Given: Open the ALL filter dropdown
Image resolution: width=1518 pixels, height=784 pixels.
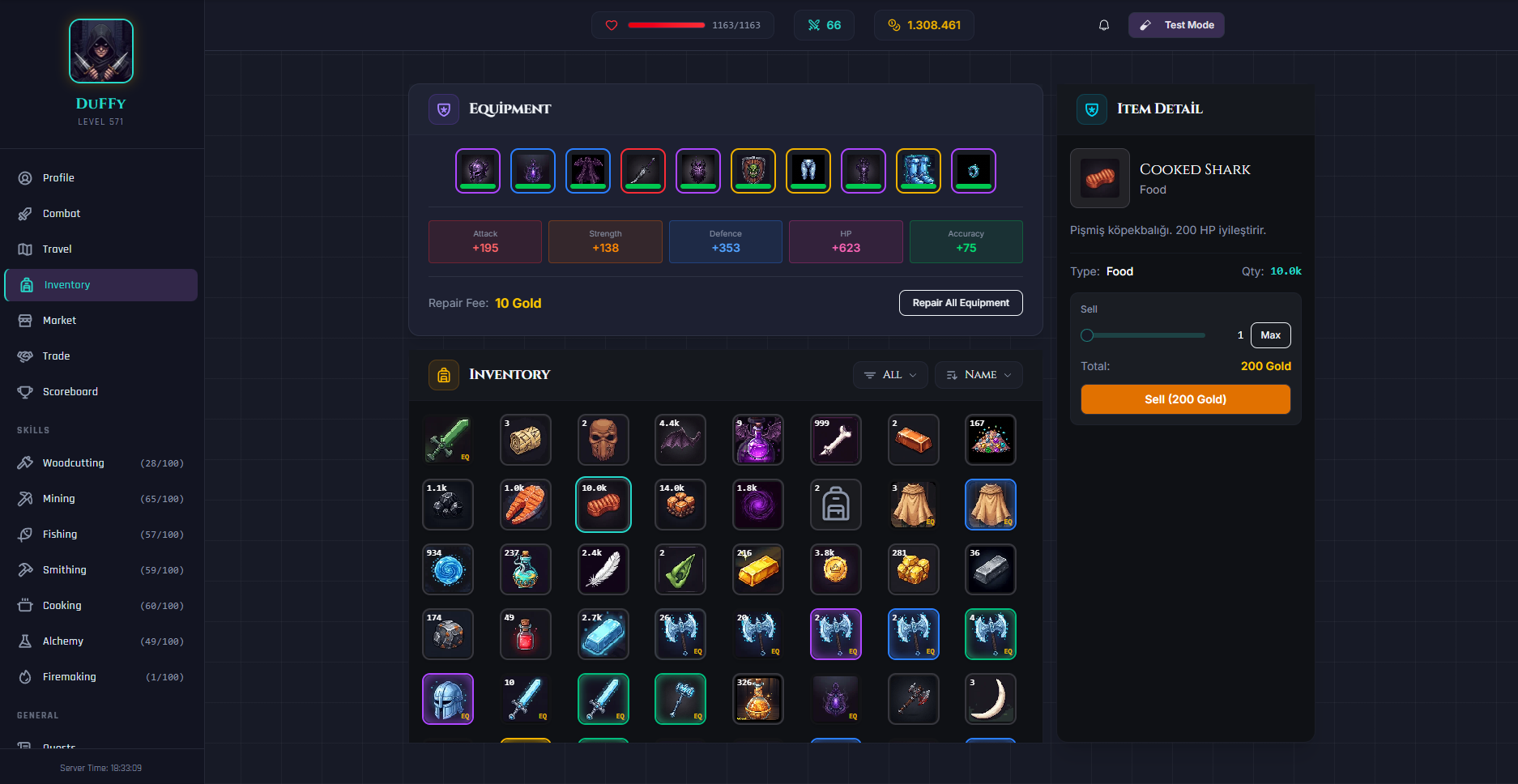Looking at the screenshot, I should point(889,374).
